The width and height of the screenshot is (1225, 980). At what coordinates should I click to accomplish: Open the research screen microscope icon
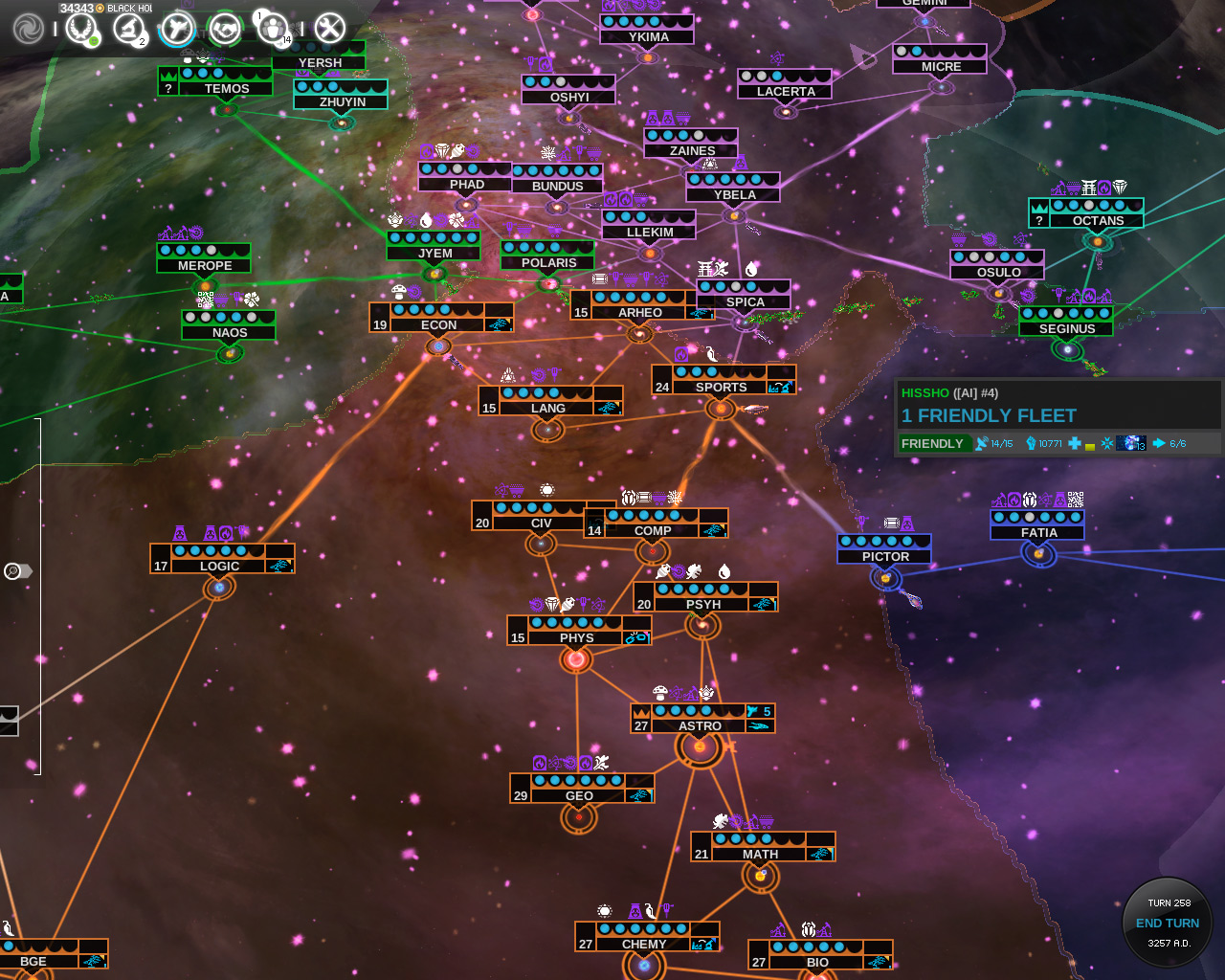(x=127, y=26)
